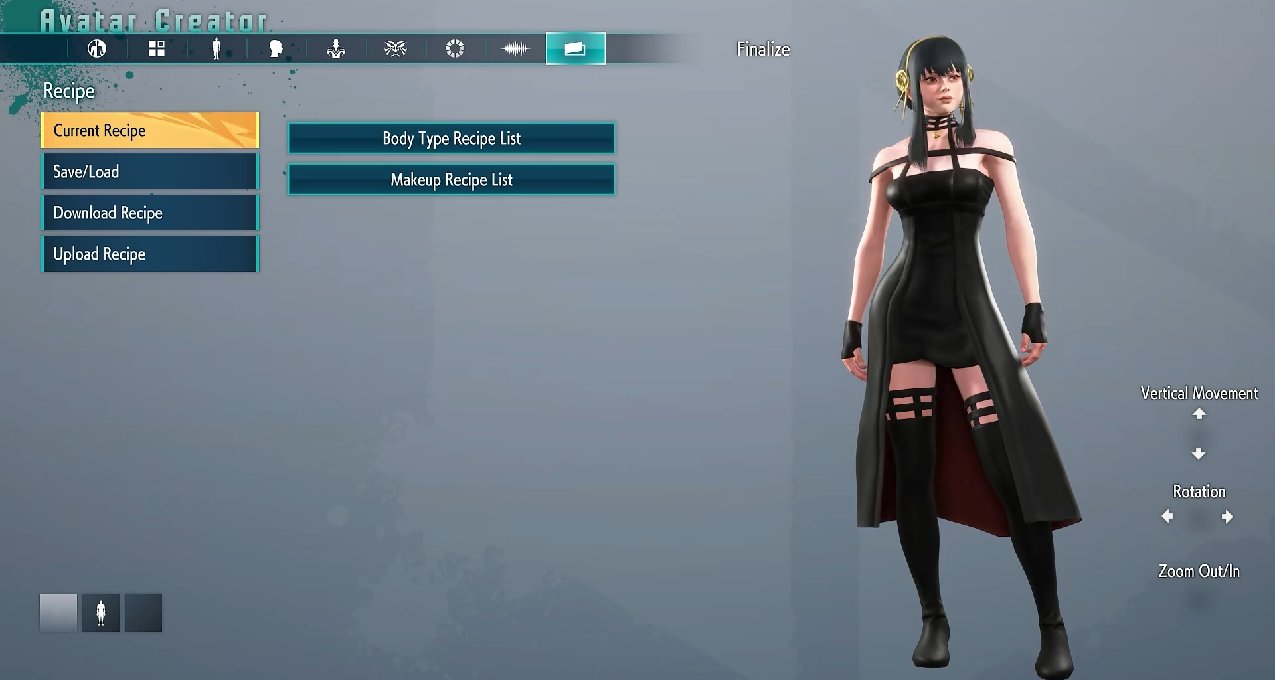The image size is (1275, 680).
Task: Switch to the standing body figure tab
Action: click(216, 48)
